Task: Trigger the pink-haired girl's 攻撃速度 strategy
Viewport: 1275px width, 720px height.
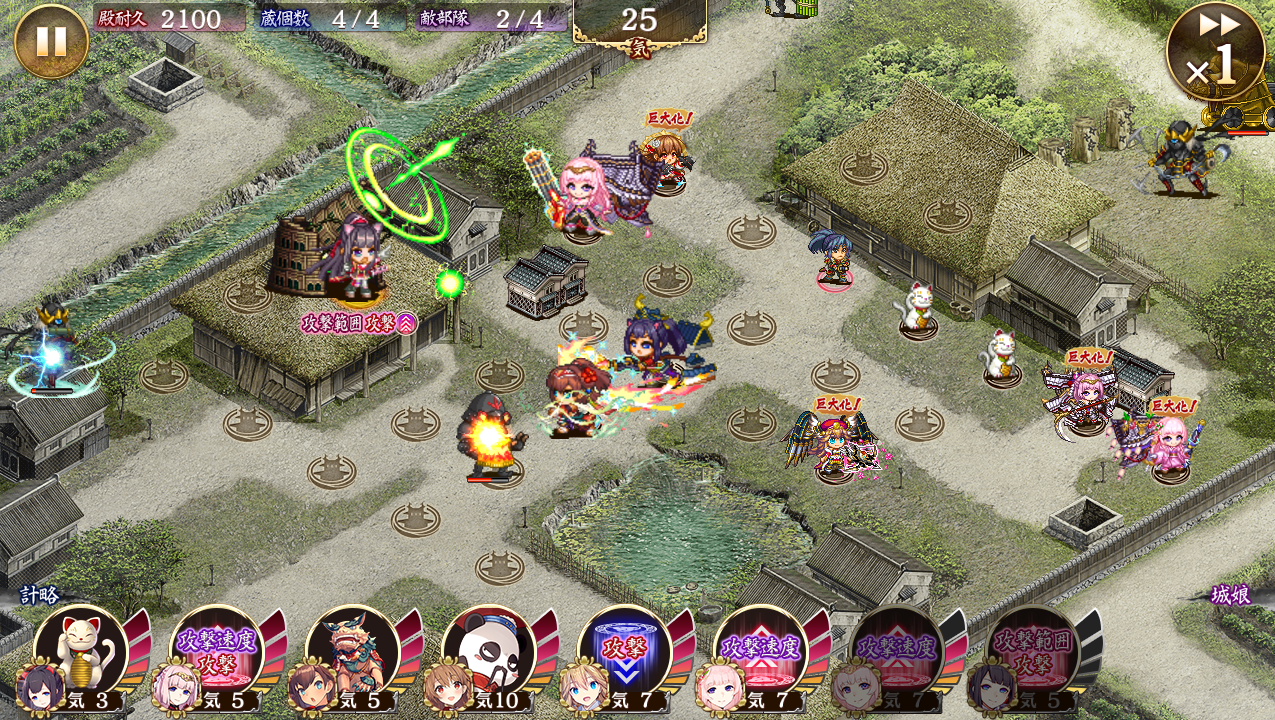Action: (x=760, y=651)
